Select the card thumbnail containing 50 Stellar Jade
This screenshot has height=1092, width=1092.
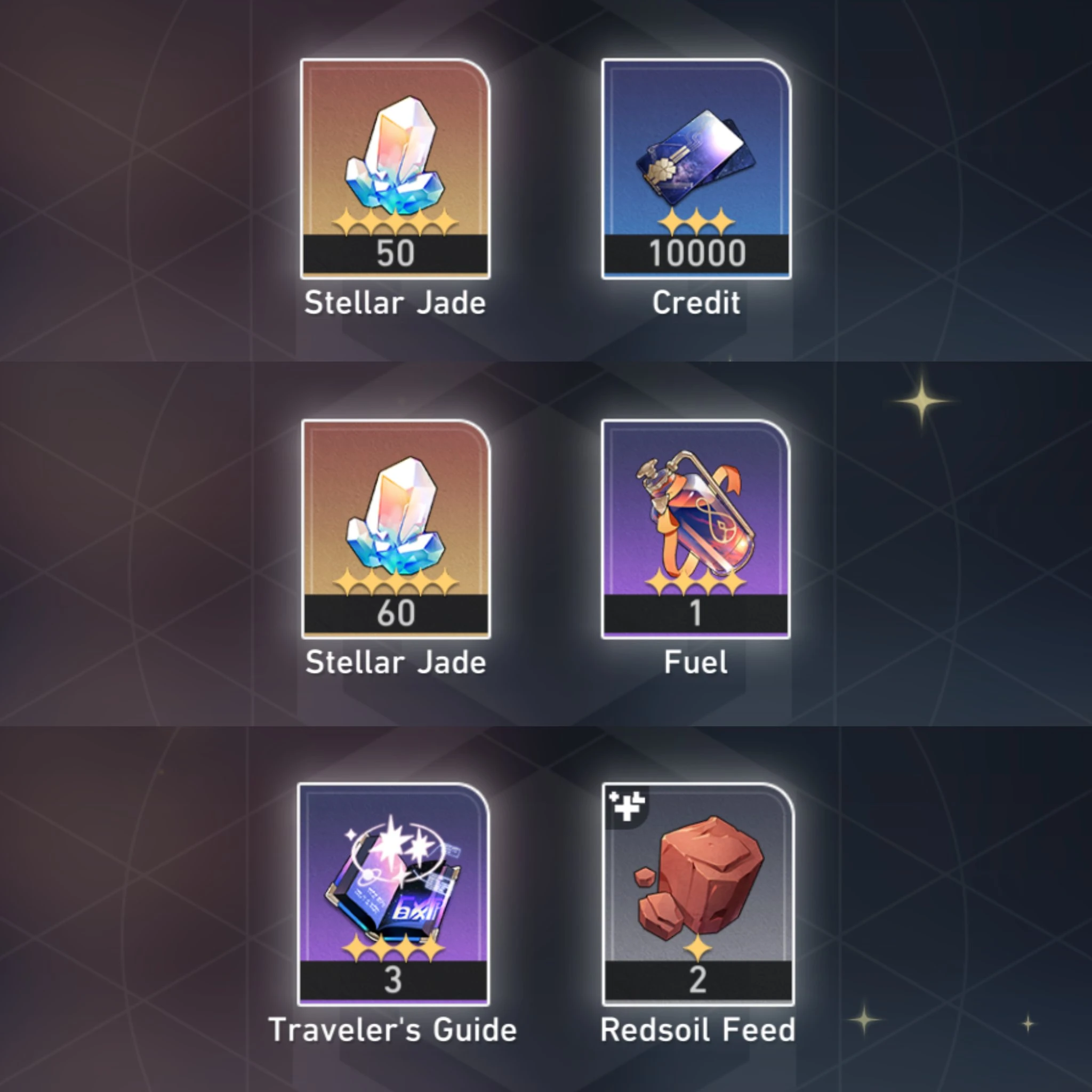click(395, 167)
